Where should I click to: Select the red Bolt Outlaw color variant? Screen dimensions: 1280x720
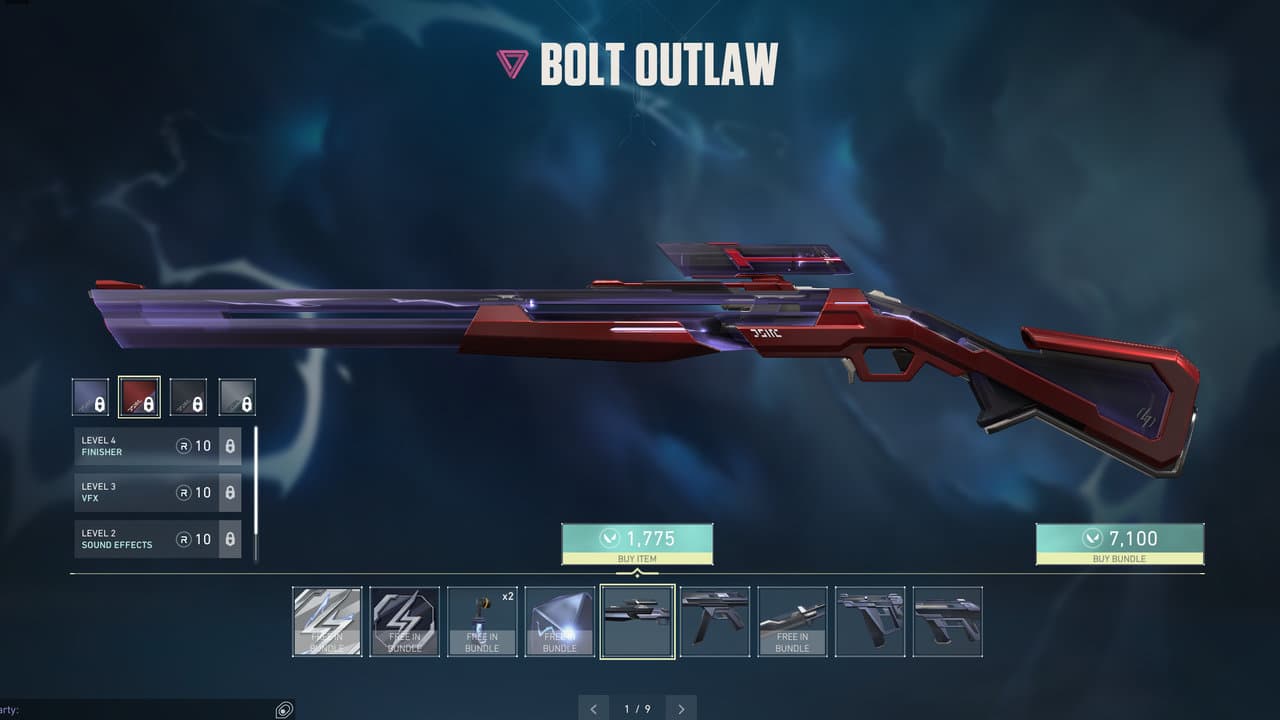[139, 396]
